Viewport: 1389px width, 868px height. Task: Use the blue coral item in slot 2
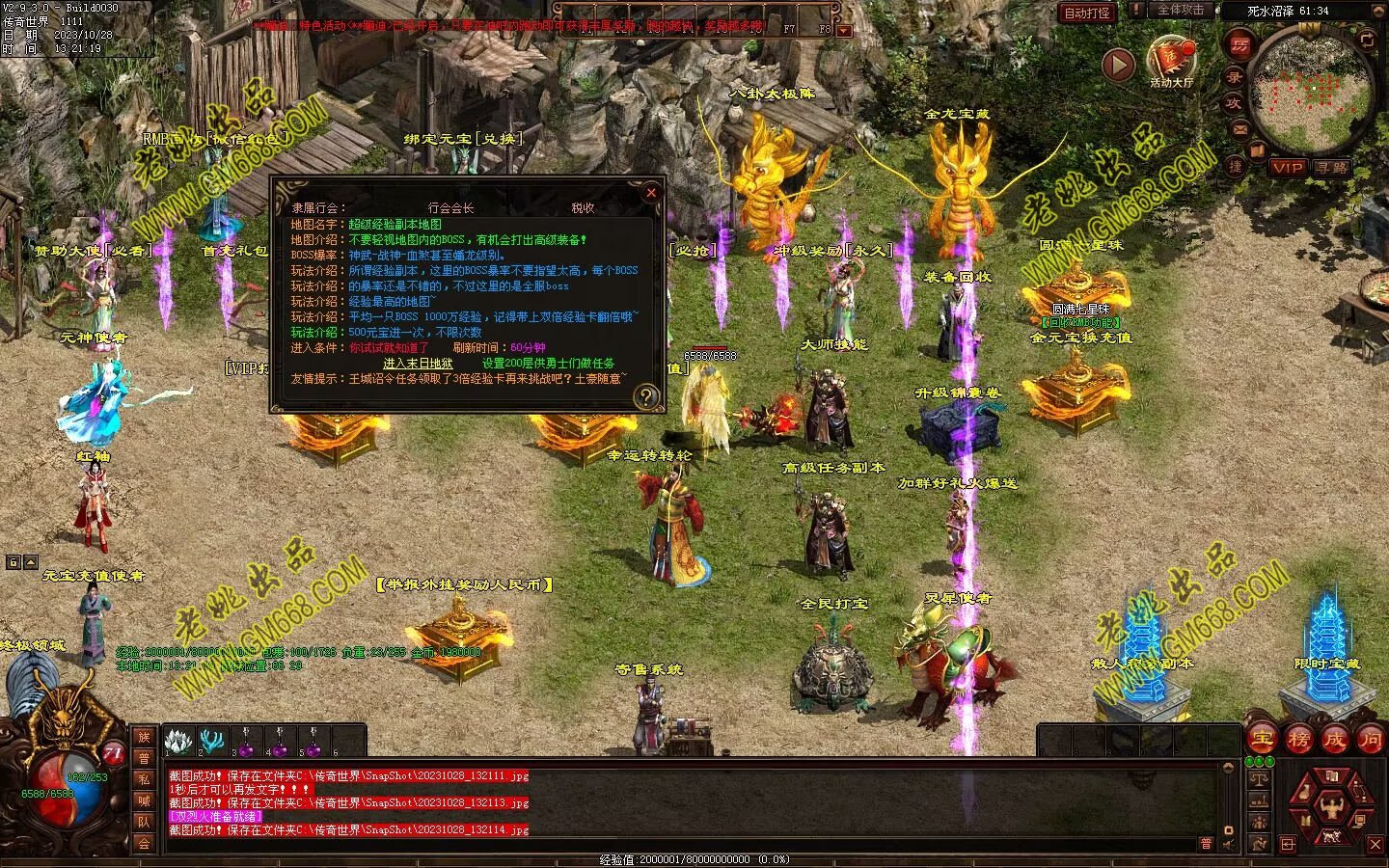tap(211, 740)
